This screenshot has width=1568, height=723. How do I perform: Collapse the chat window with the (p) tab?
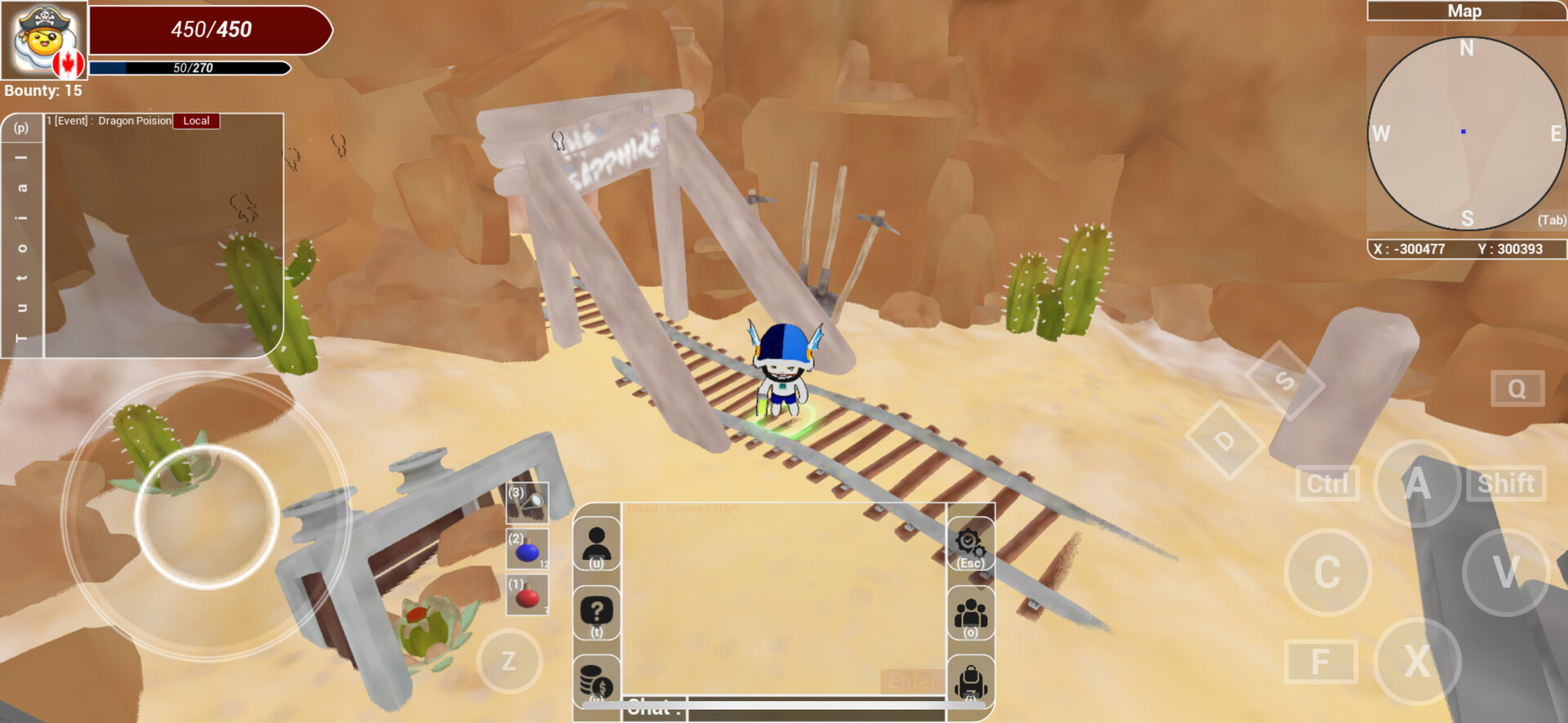point(21,128)
